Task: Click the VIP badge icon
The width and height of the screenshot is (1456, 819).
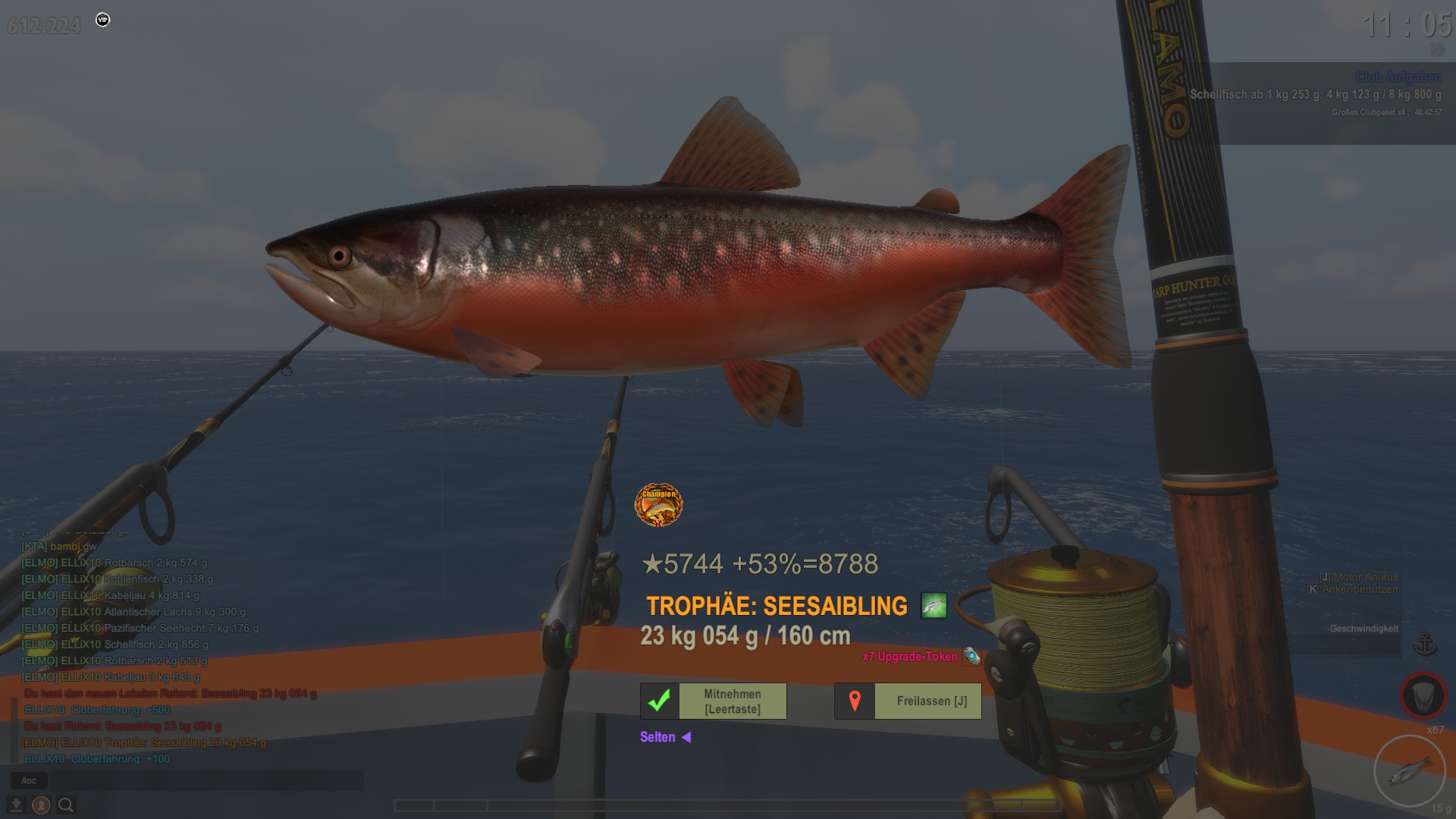Action: tap(103, 20)
